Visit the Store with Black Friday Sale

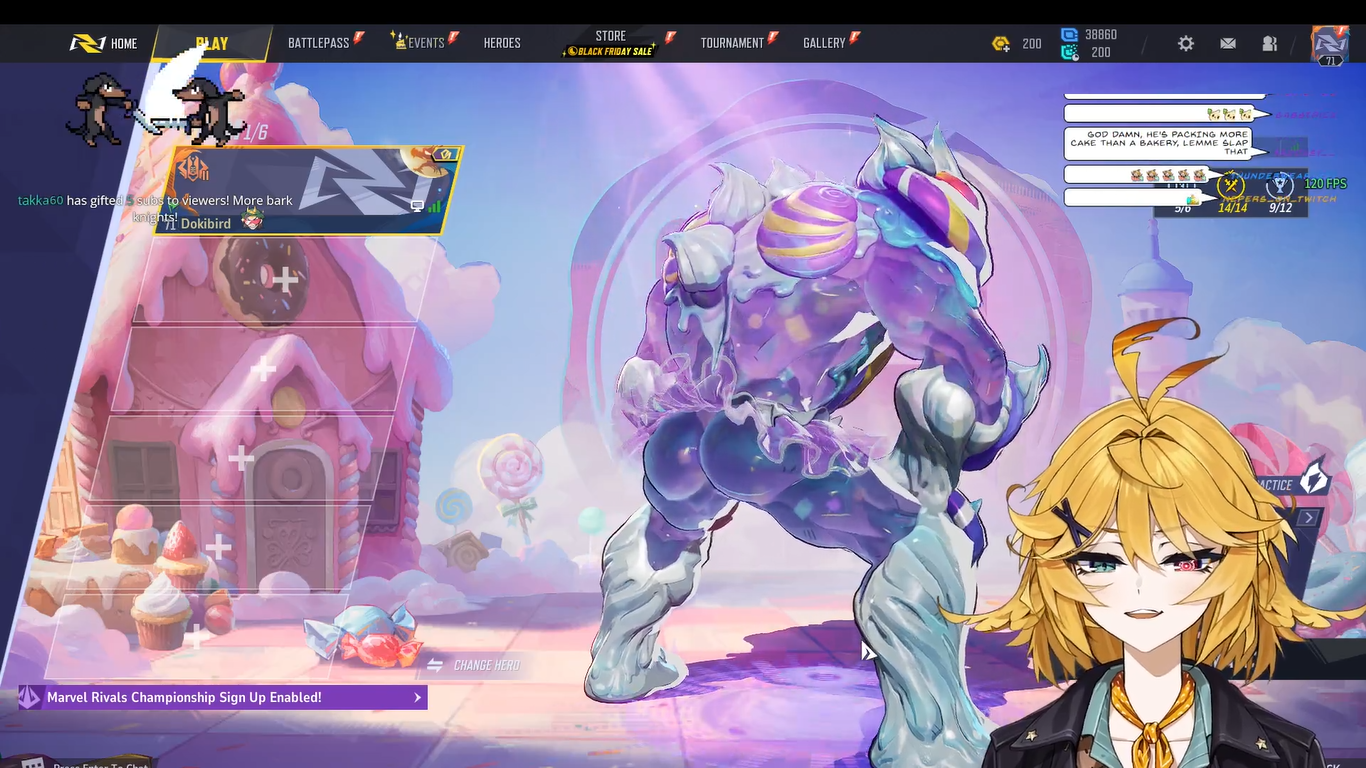coord(610,43)
